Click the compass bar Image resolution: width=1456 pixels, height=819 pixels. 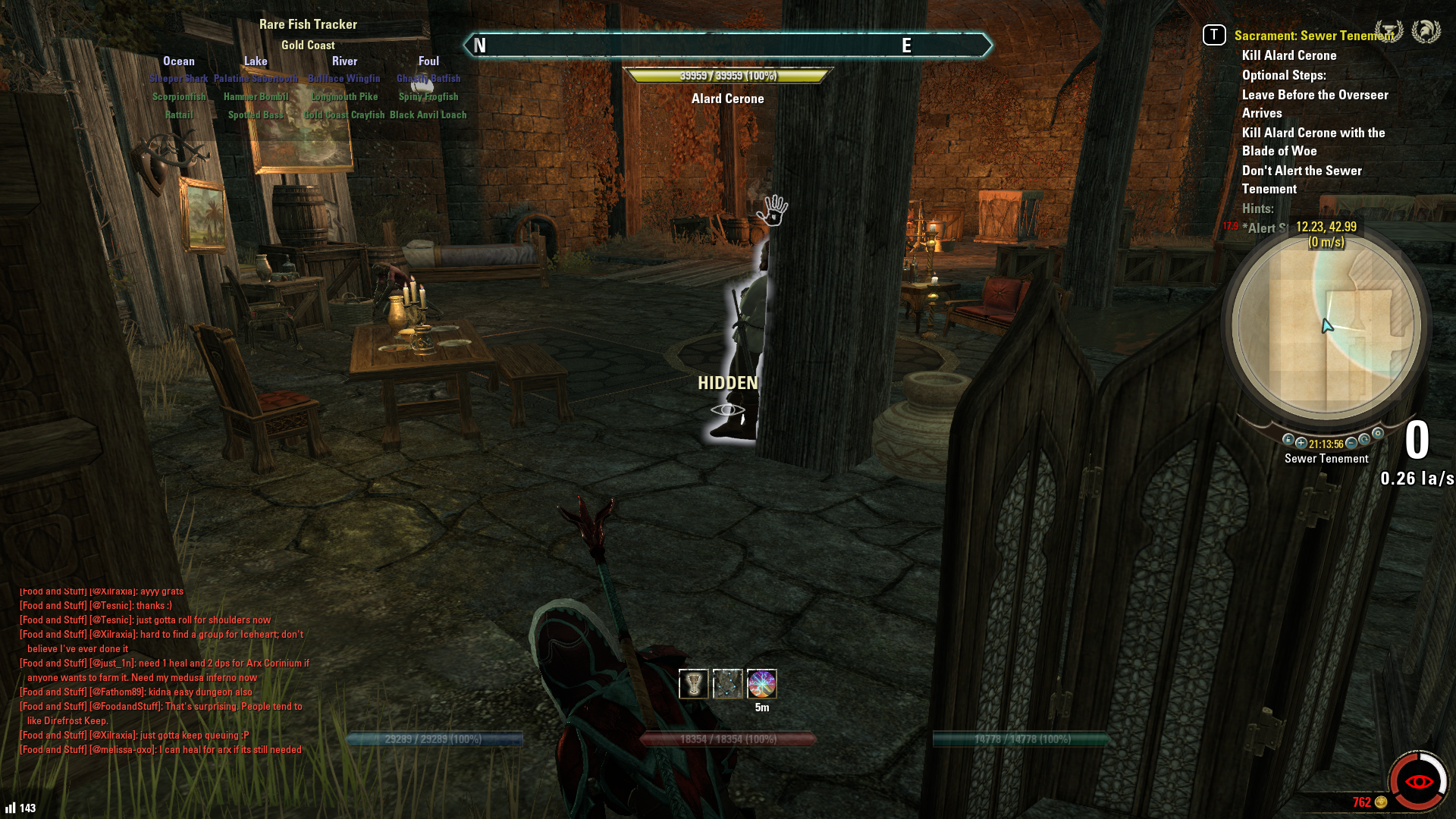[727, 45]
